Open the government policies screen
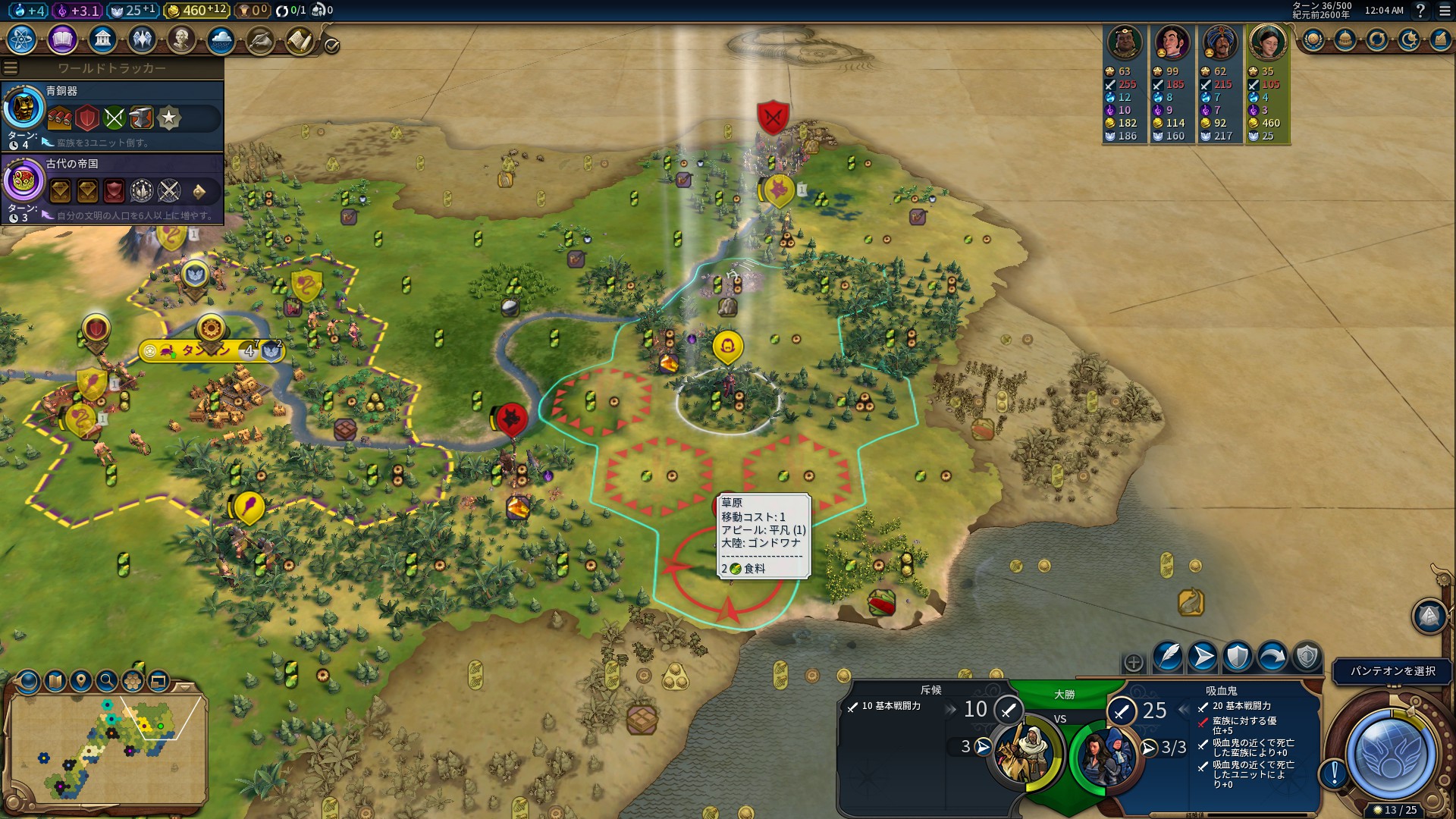Screen dimensions: 1456x819 (x=102, y=40)
